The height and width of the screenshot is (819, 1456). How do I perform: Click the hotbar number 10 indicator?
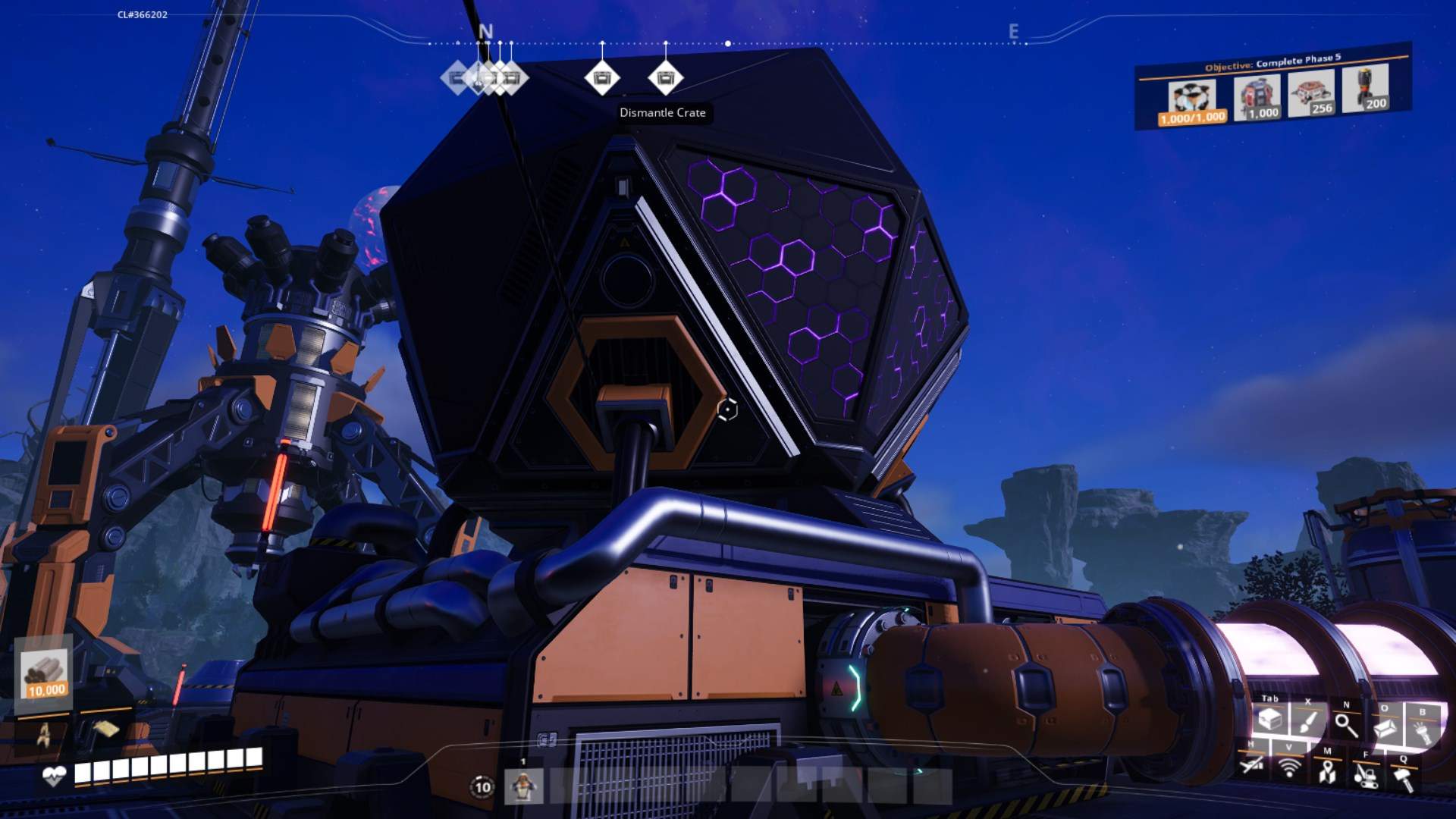tap(482, 787)
